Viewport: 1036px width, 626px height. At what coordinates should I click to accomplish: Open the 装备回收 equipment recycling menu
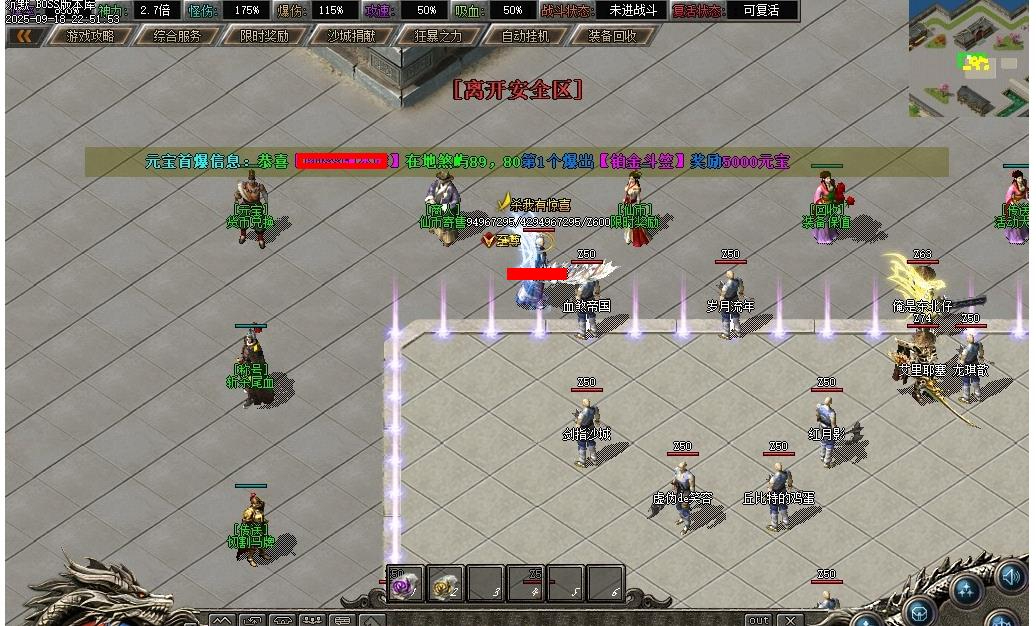612,36
